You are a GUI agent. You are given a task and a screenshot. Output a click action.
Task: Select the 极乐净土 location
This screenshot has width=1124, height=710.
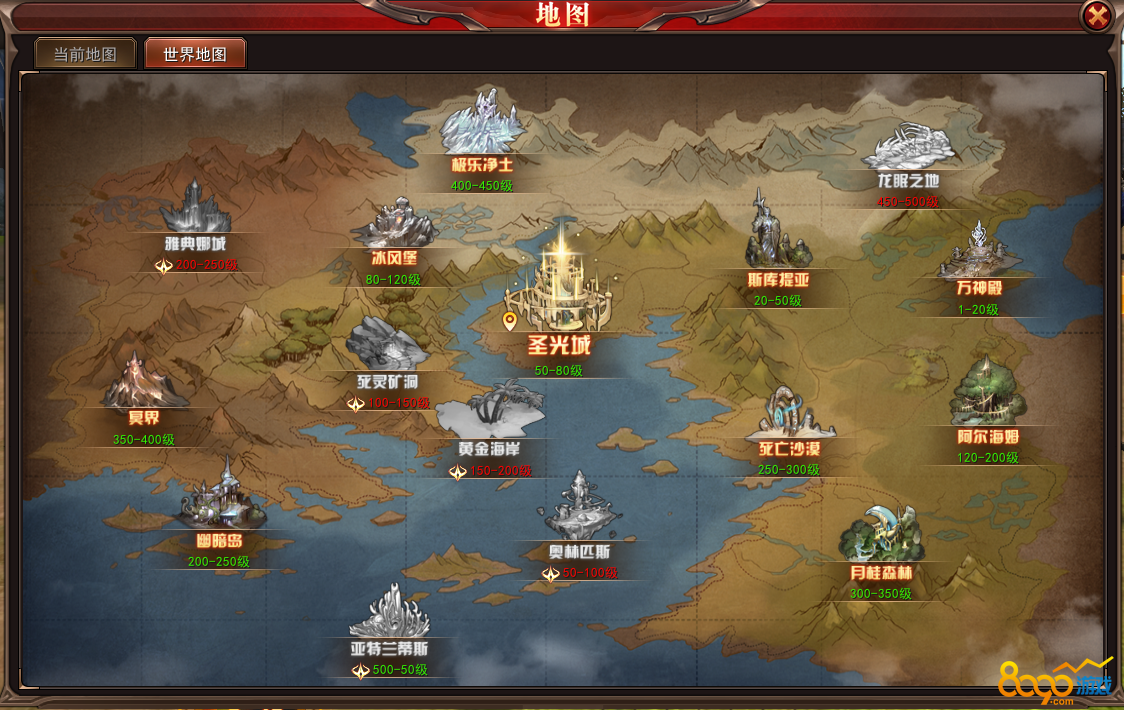click(x=483, y=127)
